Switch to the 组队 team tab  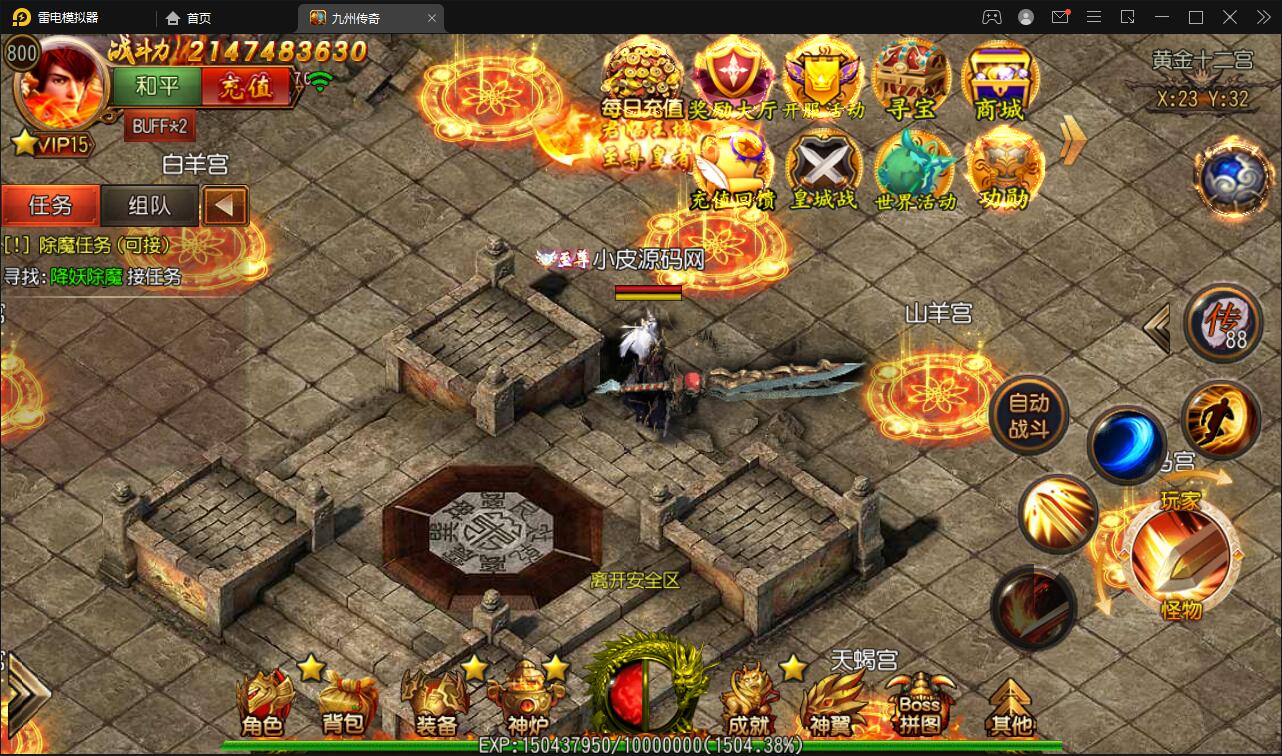(150, 206)
